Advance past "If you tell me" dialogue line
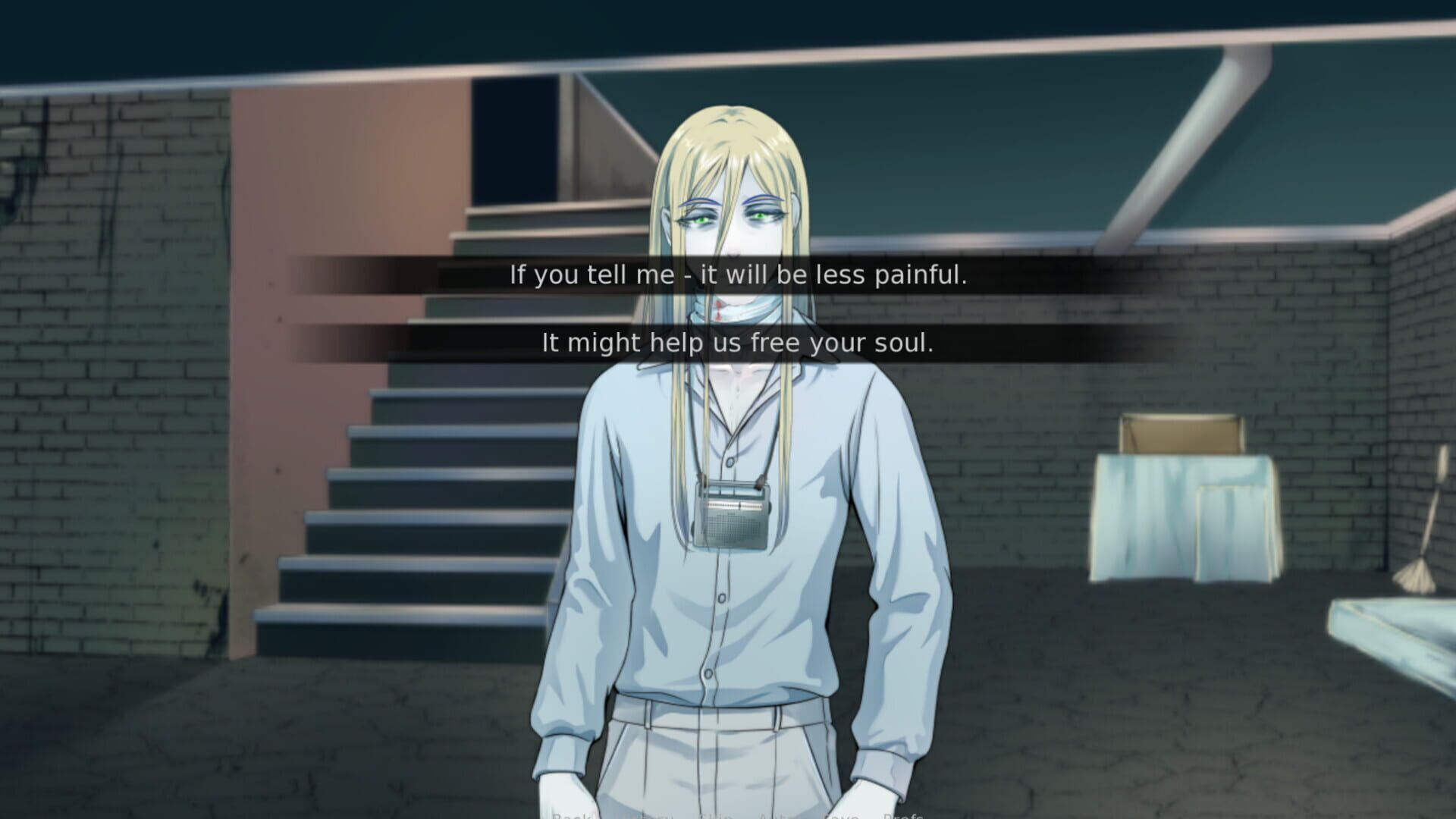The height and width of the screenshot is (819, 1456). [739, 276]
